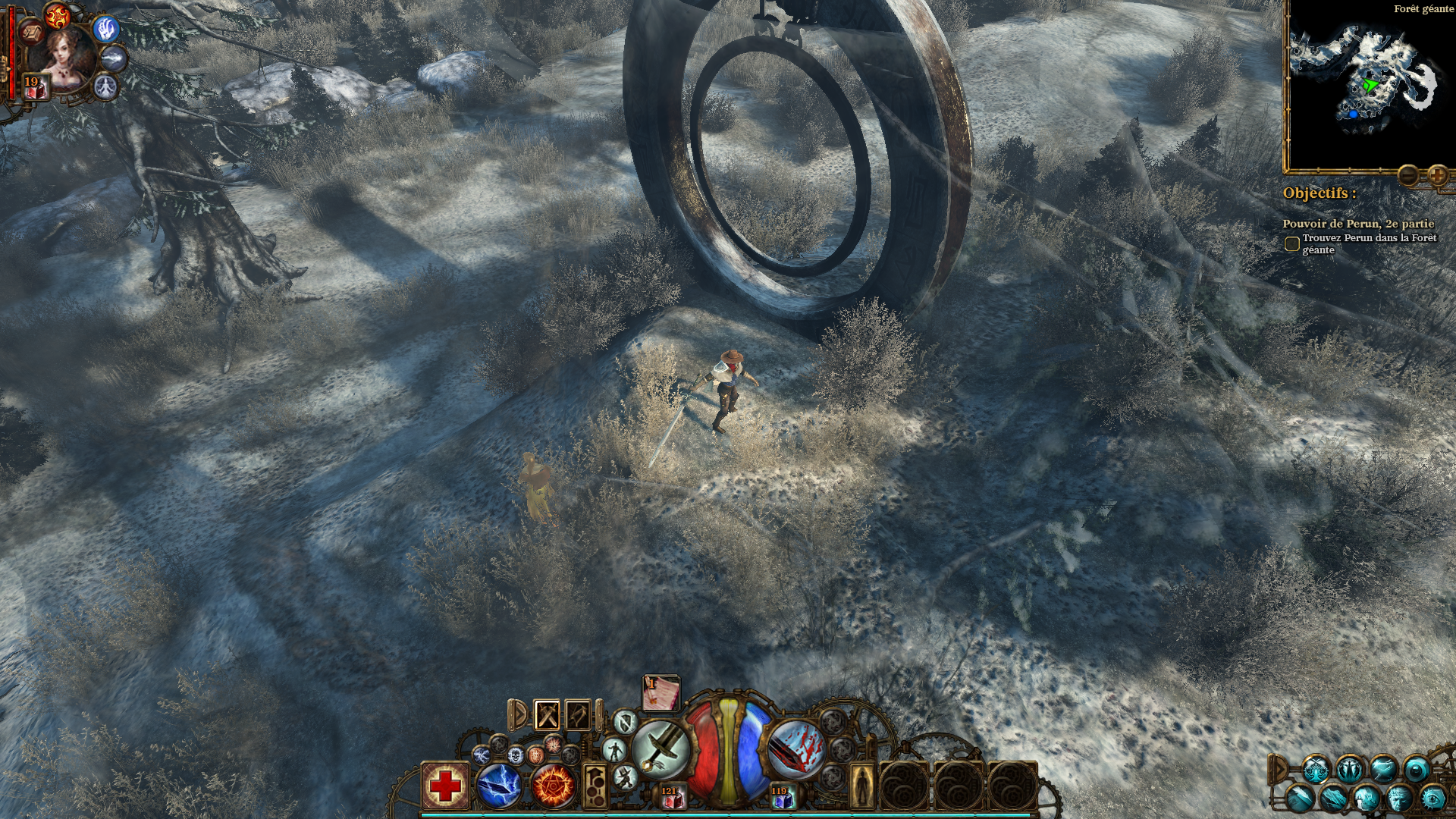Use the scroll item with count 1
This screenshot has height=819, width=1456.
(x=661, y=693)
